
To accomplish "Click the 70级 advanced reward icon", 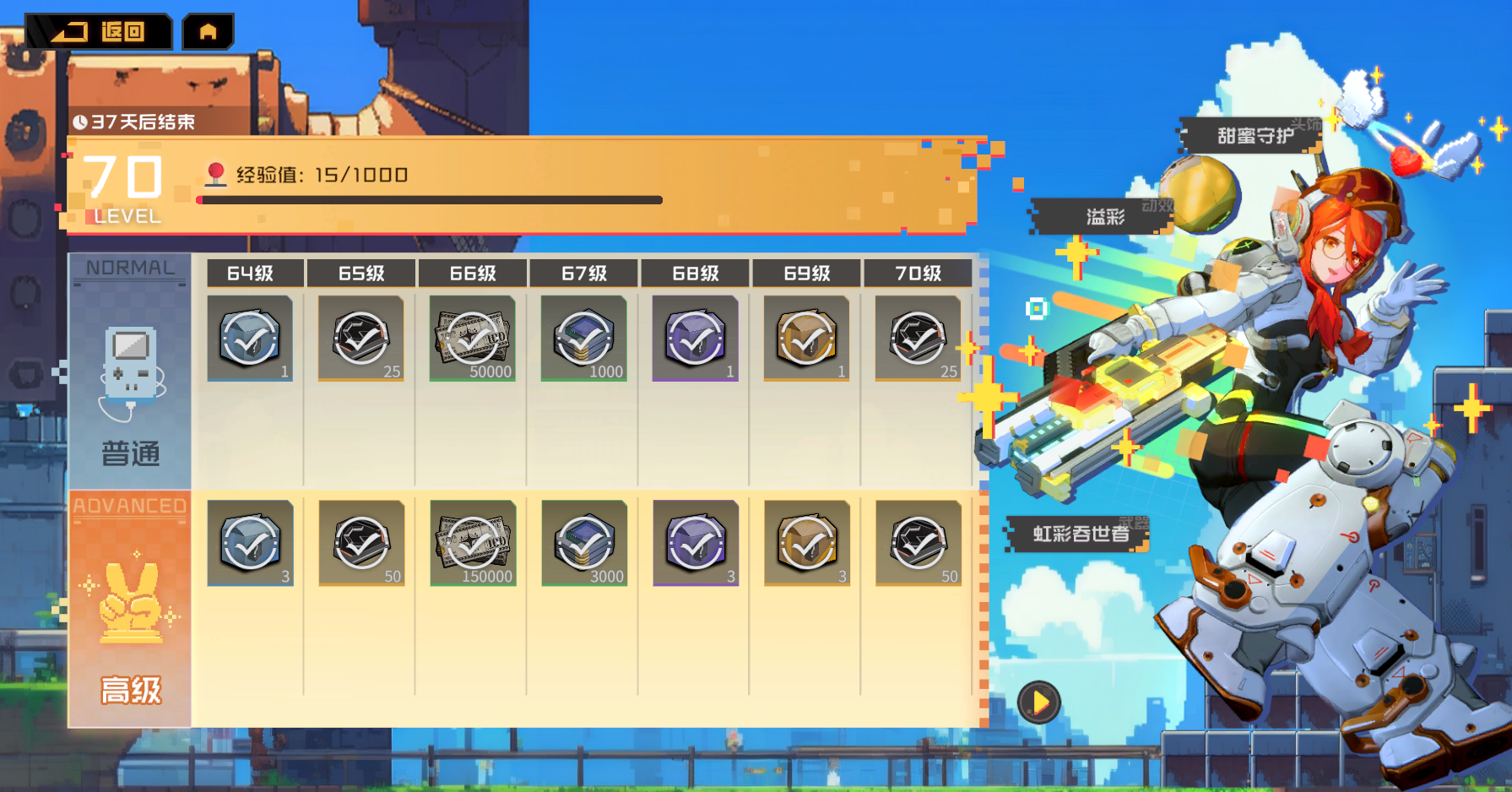I will (x=919, y=545).
